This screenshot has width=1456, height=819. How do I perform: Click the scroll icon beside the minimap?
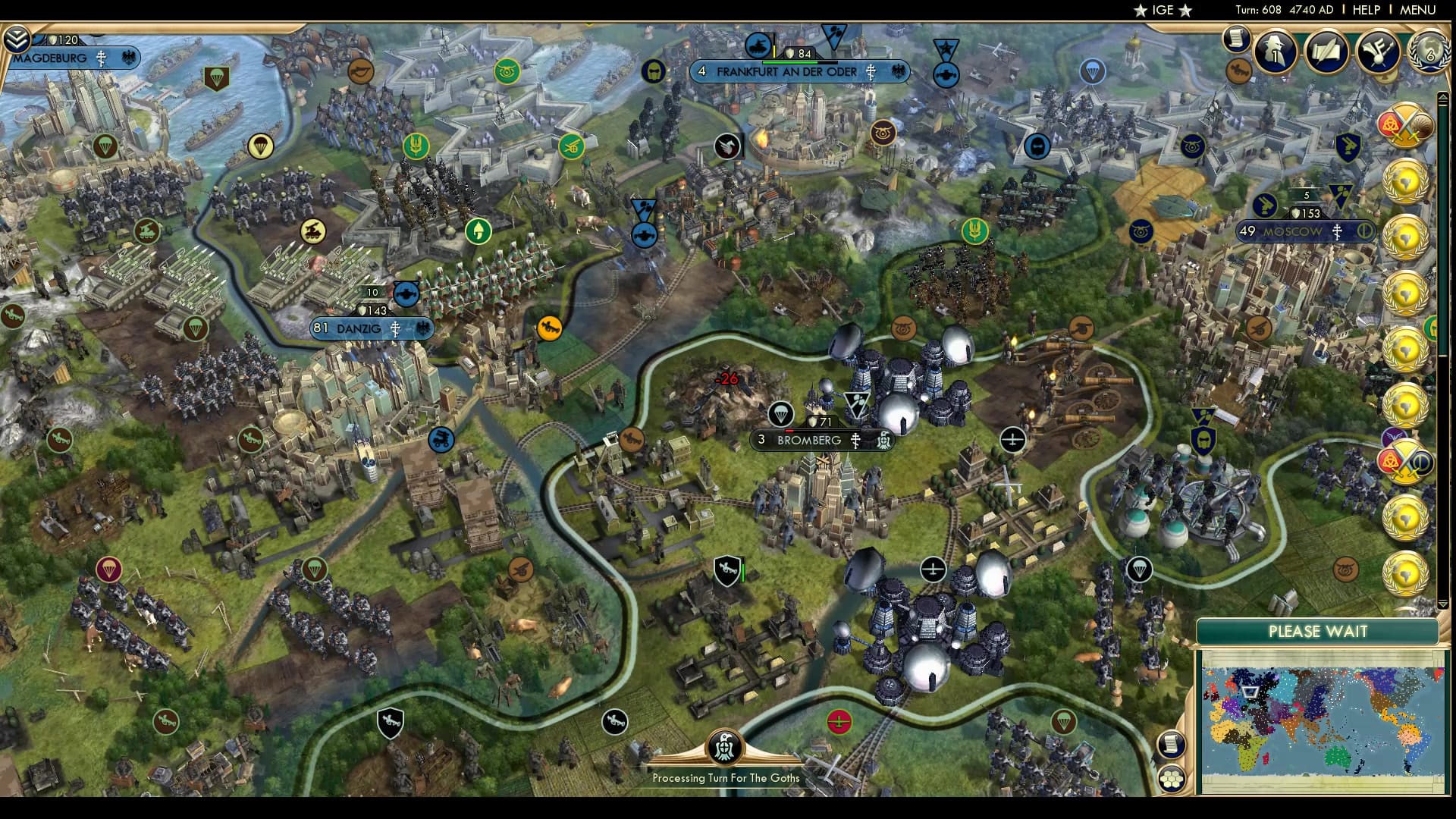pyautogui.click(x=1172, y=744)
